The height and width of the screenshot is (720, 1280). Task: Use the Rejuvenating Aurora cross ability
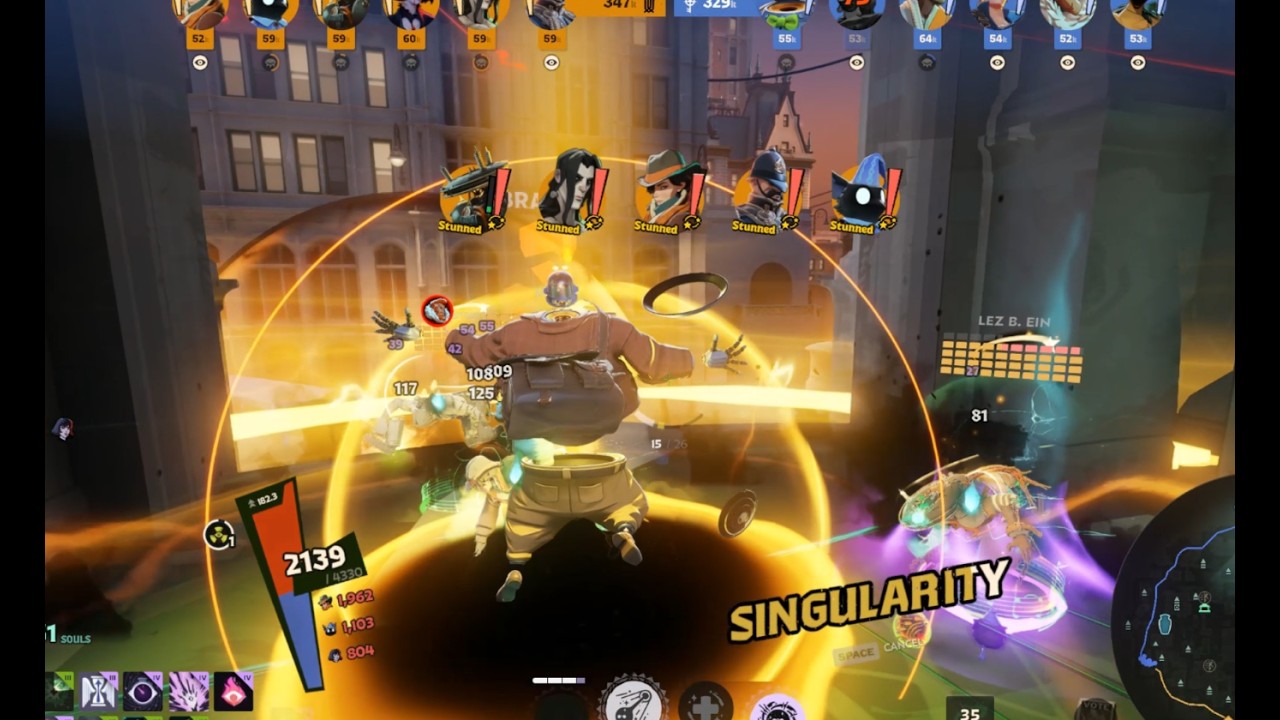pyautogui.click(x=705, y=703)
